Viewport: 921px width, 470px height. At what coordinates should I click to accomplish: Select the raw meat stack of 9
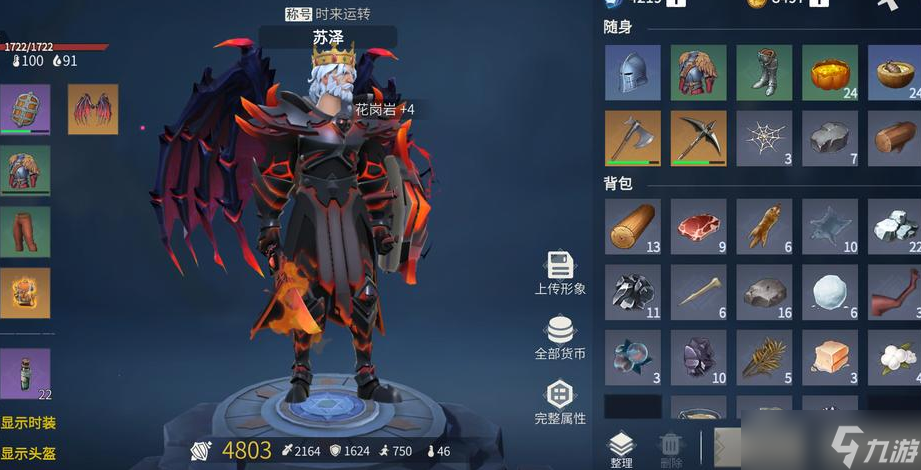point(698,226)
